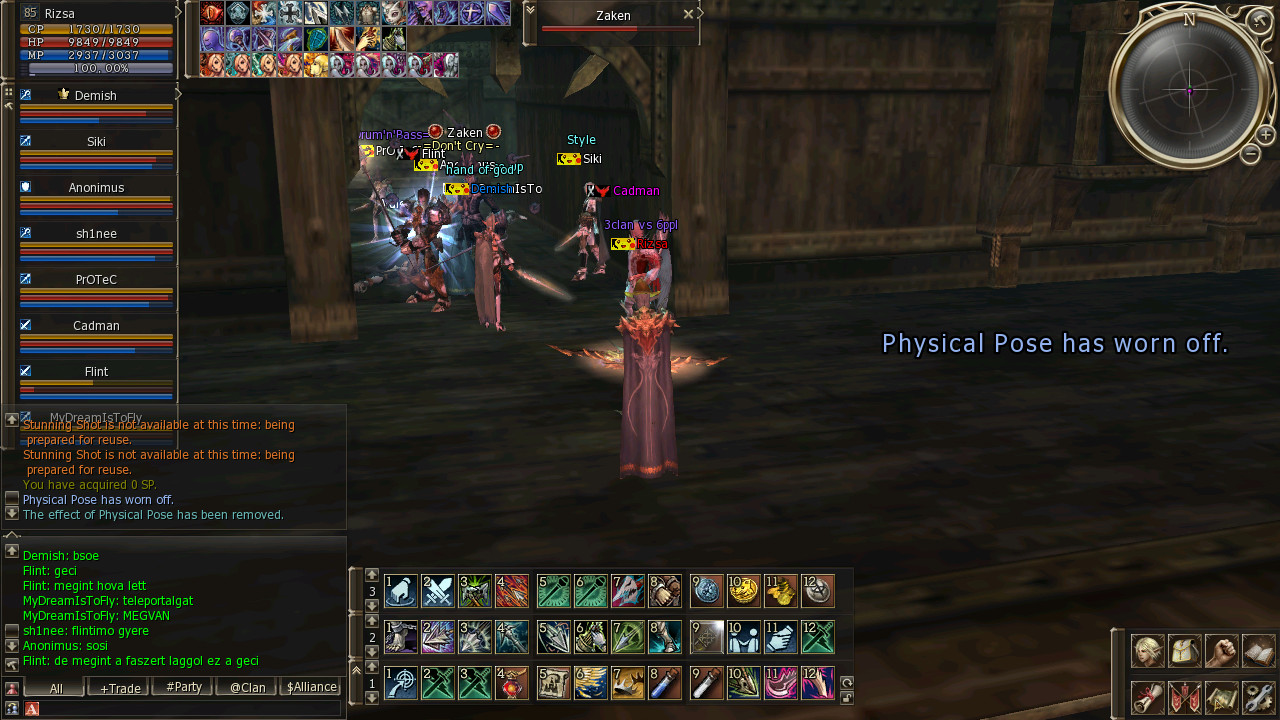The image size is (1280, 720).
Task: Switch to the +Trade chat tab
Action: 120,688
